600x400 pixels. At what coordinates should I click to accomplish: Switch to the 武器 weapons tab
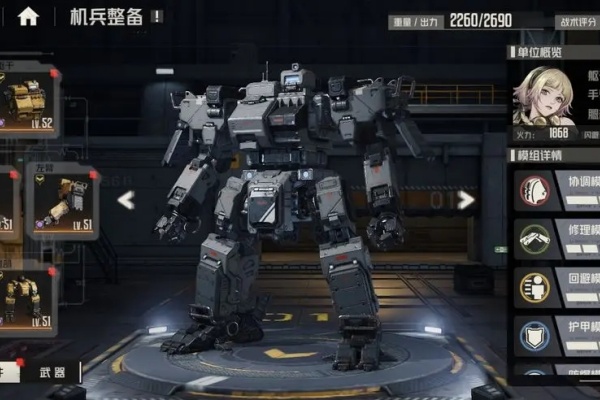[x=53, y=373]
